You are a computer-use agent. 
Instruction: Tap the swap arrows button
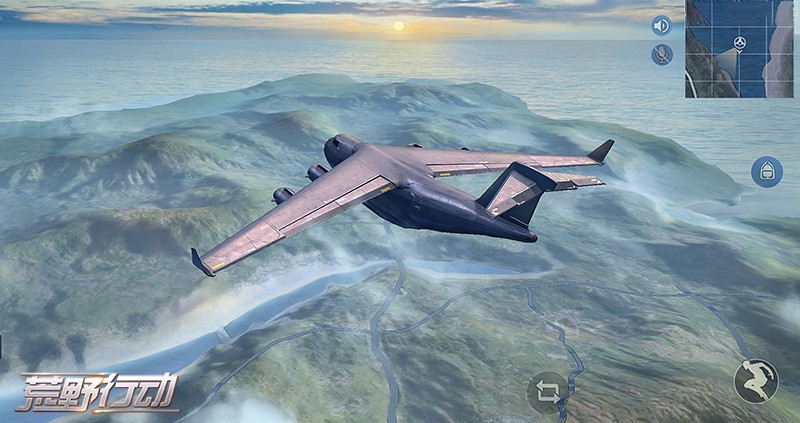(x=548, y=392)
